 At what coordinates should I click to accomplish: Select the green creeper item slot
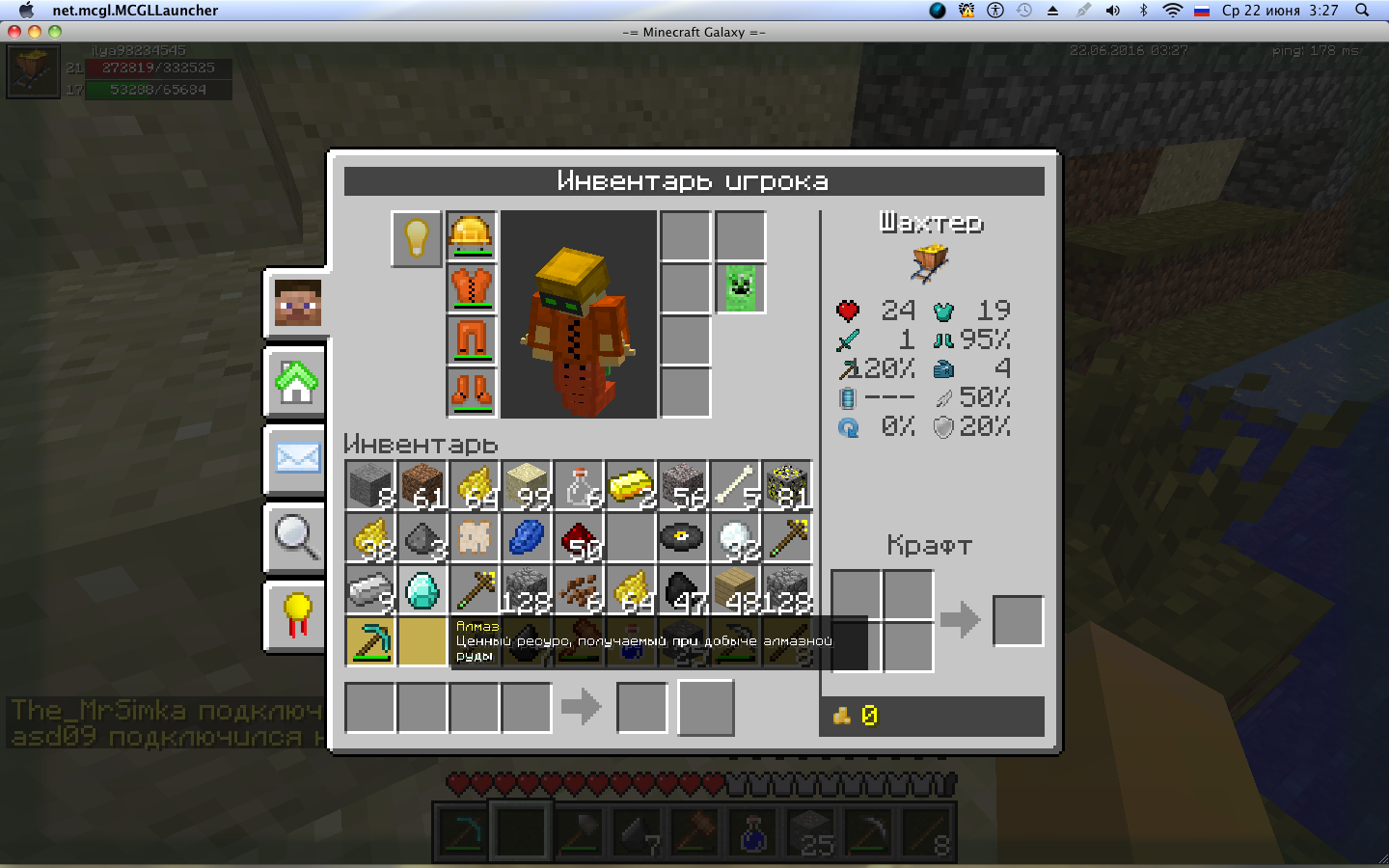click(x=741, y=288)
